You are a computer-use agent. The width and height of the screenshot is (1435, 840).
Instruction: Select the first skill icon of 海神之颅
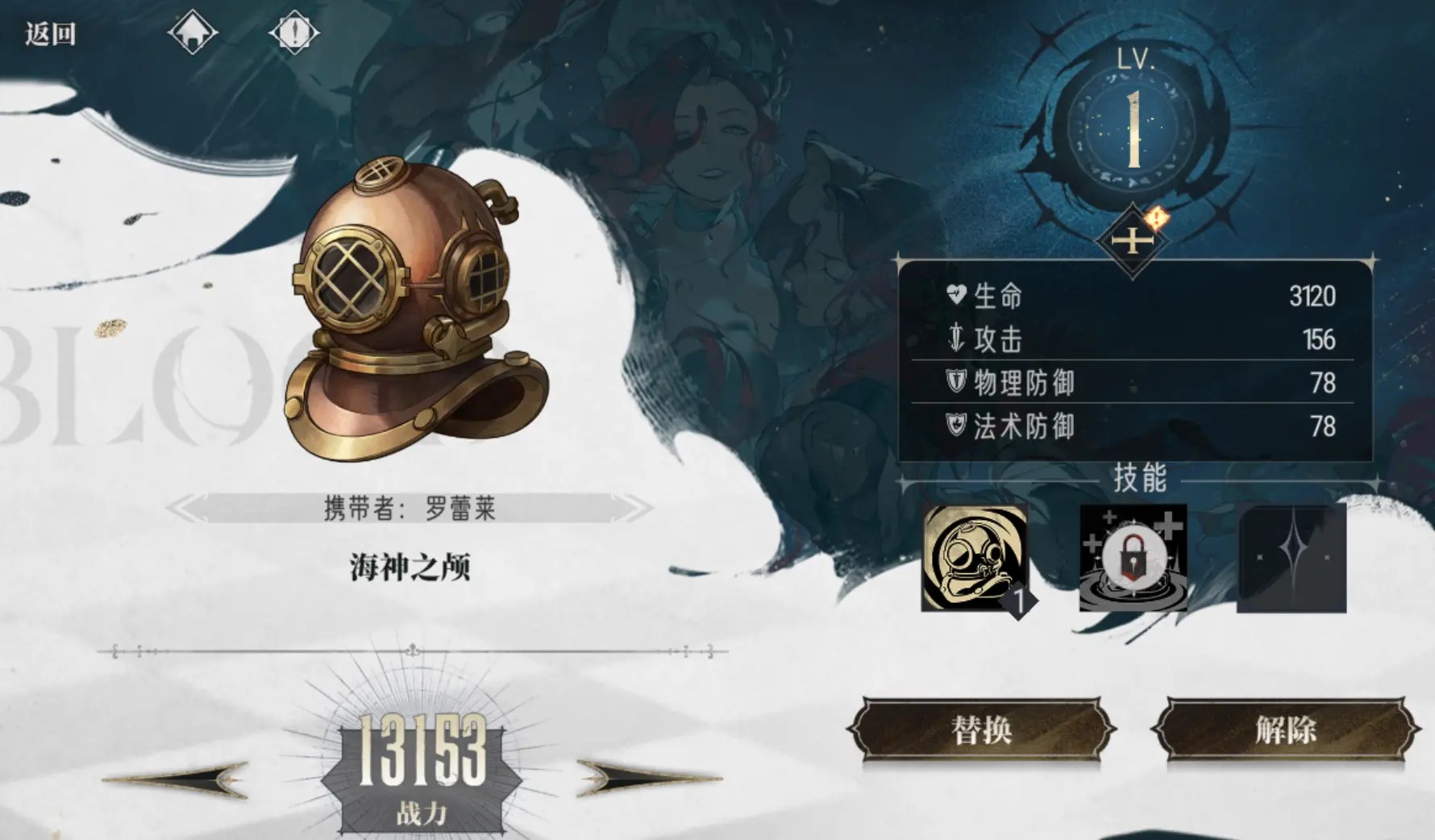[973, 559]
